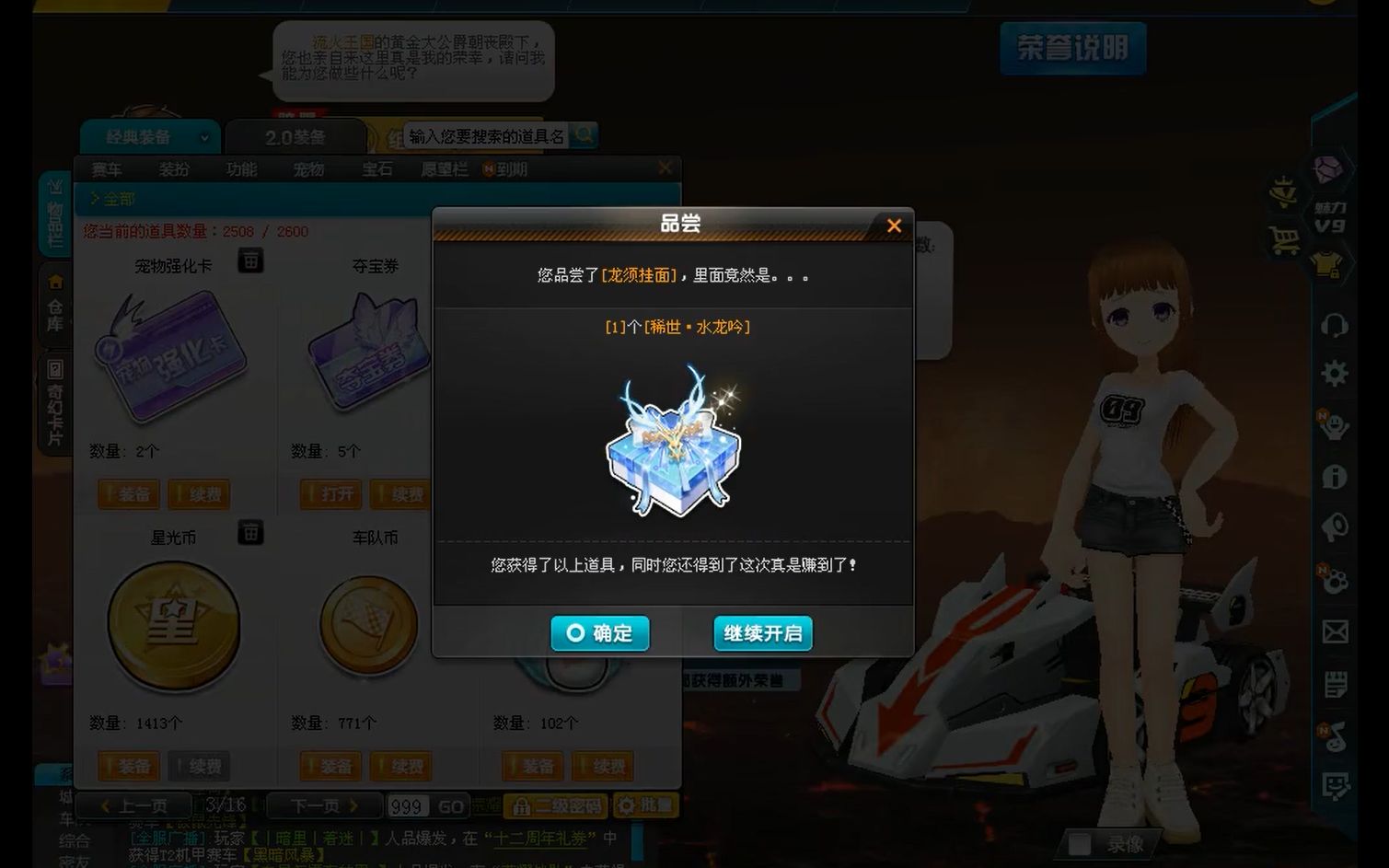
Task: Open the 二级密码 lock icon
Action: (522, 804)
